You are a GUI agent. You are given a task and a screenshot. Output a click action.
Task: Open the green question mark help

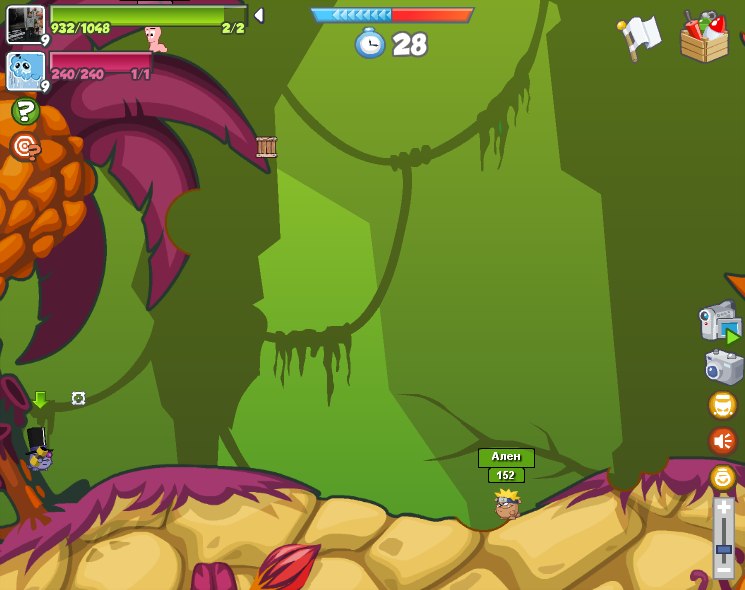click(25, 111)
